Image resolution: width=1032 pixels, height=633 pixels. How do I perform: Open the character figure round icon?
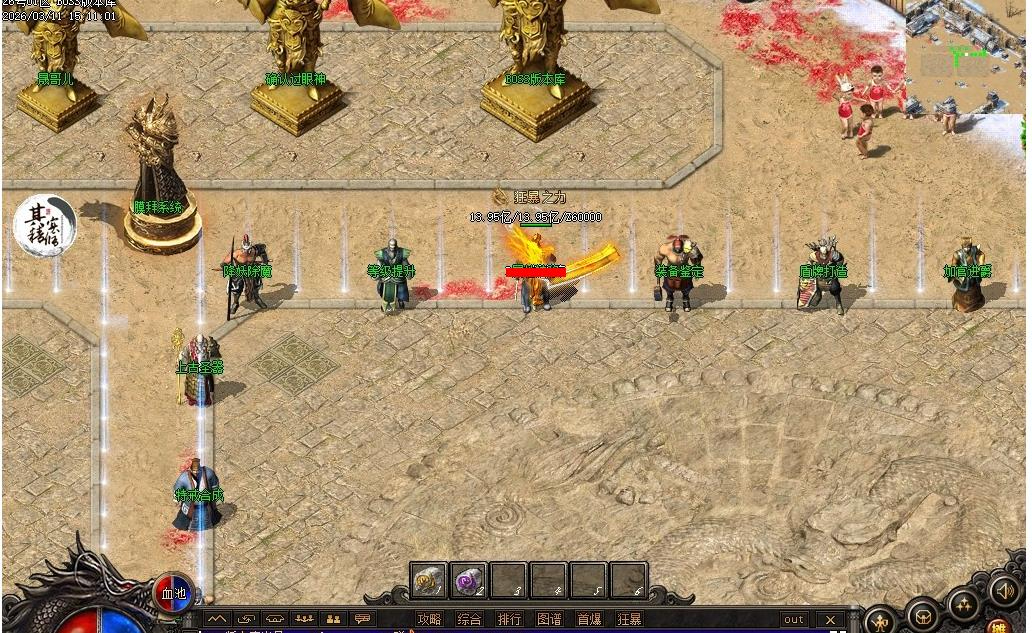[x=880, y=621]
